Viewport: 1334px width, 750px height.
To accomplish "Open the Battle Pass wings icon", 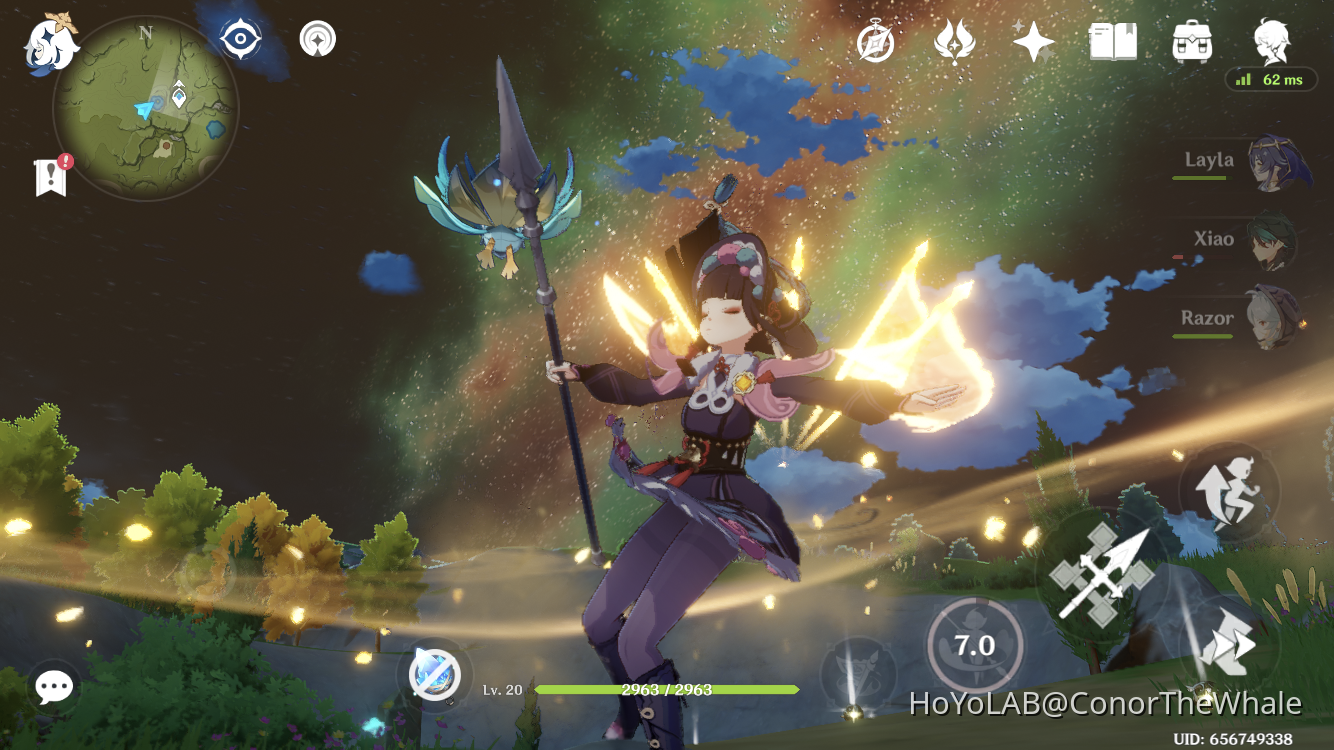I will [x=955, y=41].
